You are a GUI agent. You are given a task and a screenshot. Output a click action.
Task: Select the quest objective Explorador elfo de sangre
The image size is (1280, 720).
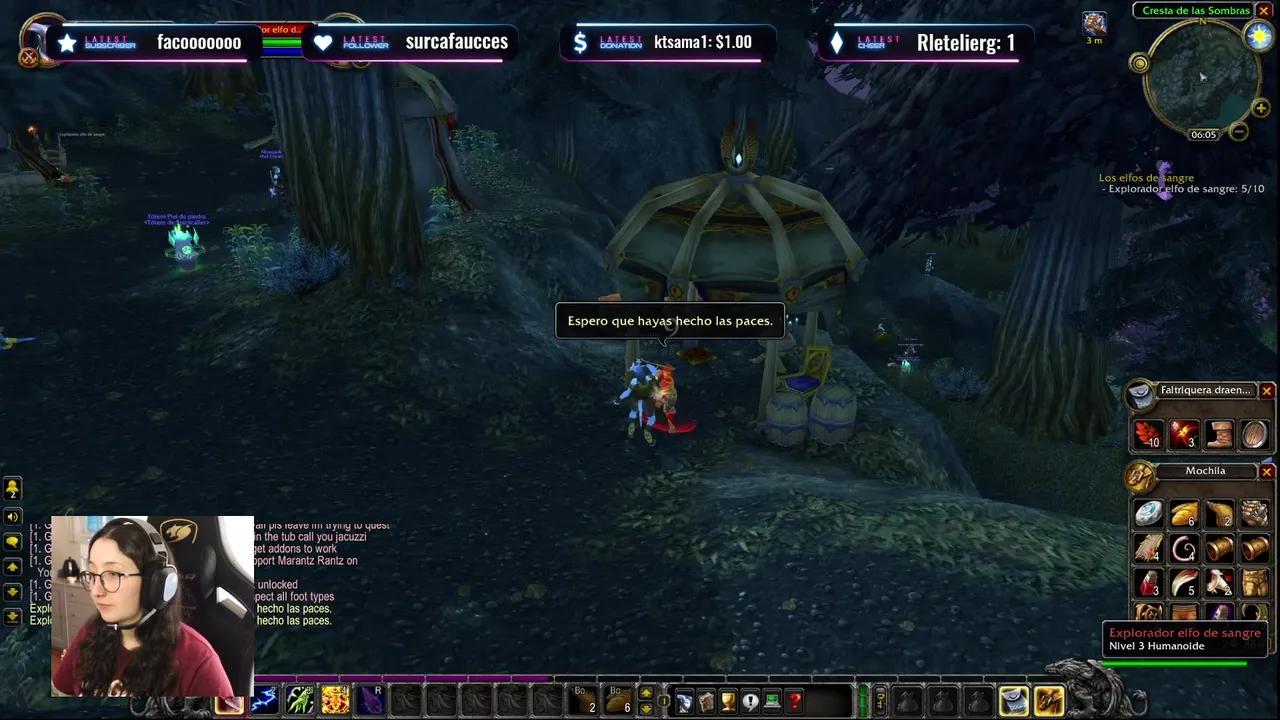[1180, 188]
